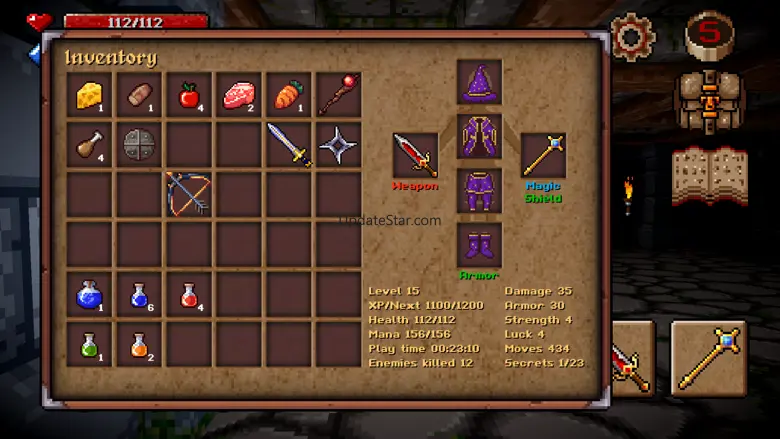The width and height of the screenshot is (780, 439).
Task: Click the equipped Weapon sword slot
Action: (x=415, y=156)
